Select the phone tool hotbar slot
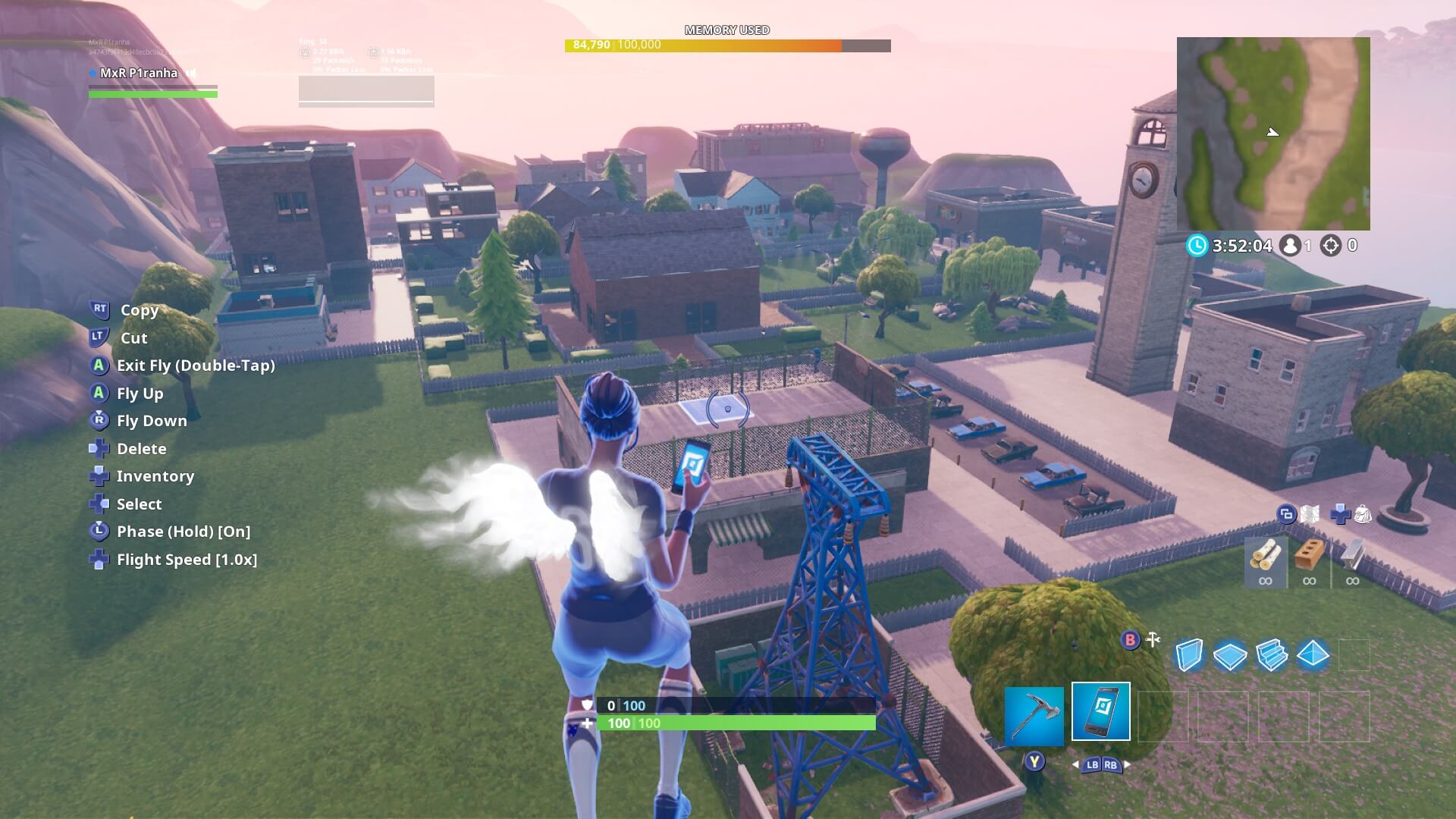Viewport: 1456px width, 819px height. pyautogui.click(x=1100, y=711)
